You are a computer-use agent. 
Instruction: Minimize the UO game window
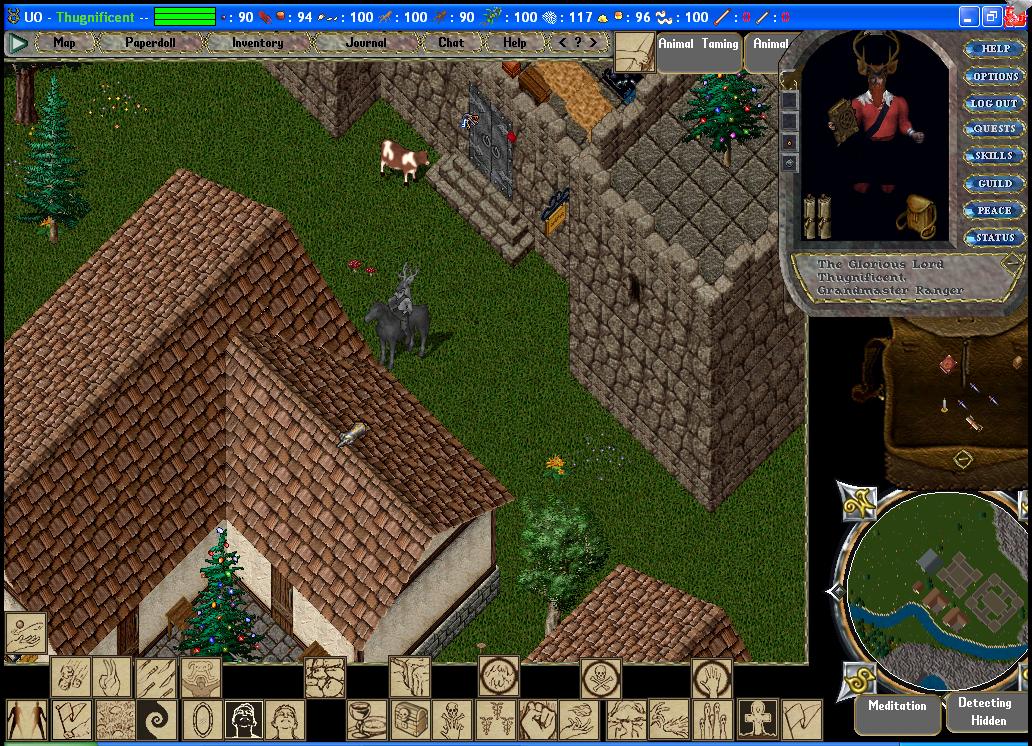[967, 17]
